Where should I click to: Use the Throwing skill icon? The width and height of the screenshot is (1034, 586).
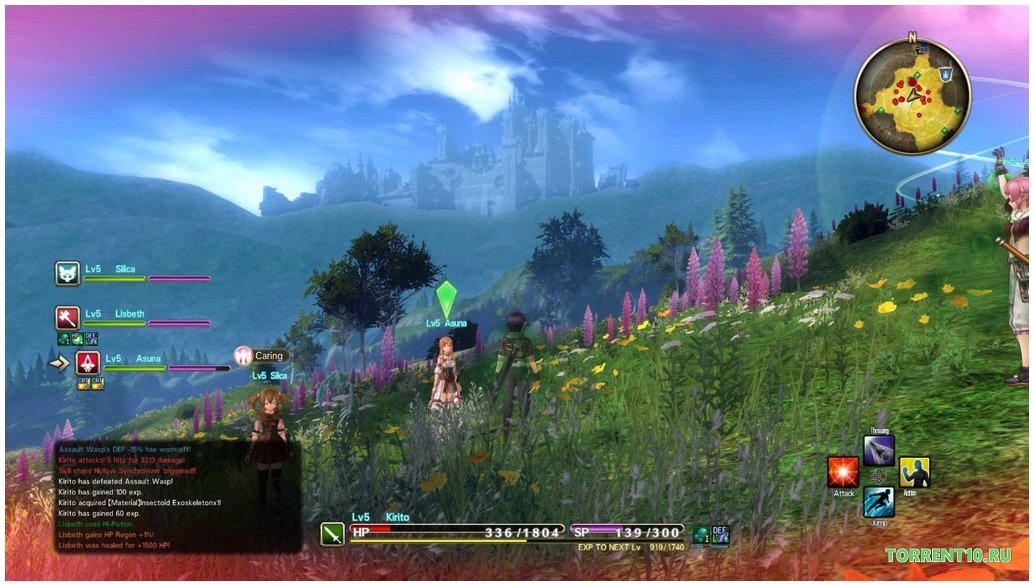(x=878, y=450)
